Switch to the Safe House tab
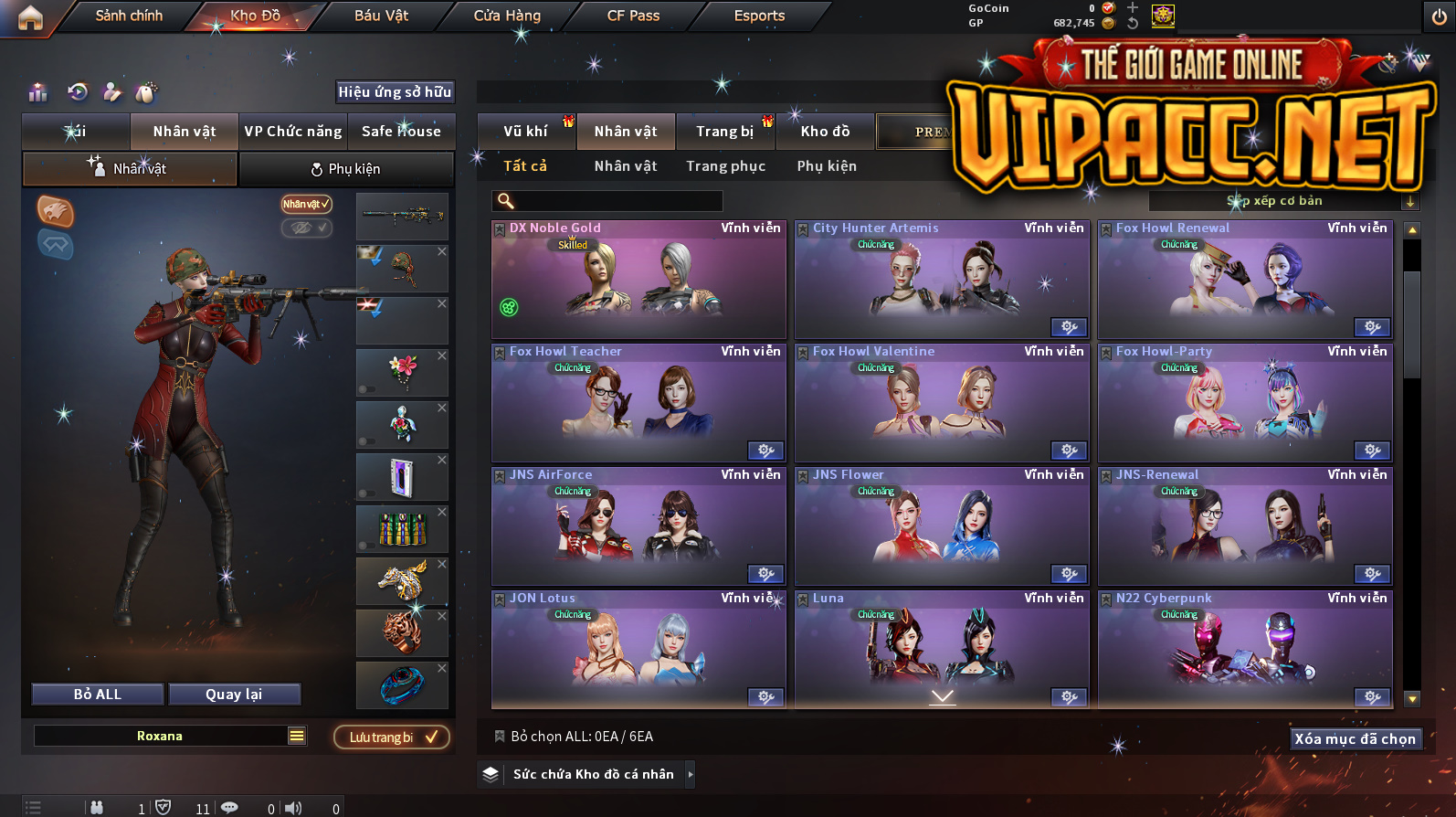This screenshot has height=817, width=1456. click(401, 132)
